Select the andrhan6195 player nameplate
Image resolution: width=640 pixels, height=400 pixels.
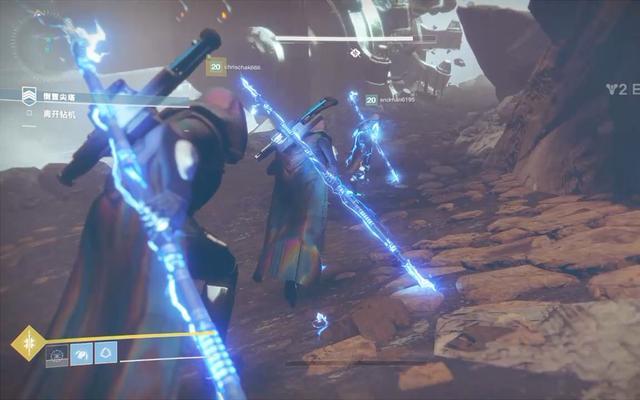tap(392, 99)
